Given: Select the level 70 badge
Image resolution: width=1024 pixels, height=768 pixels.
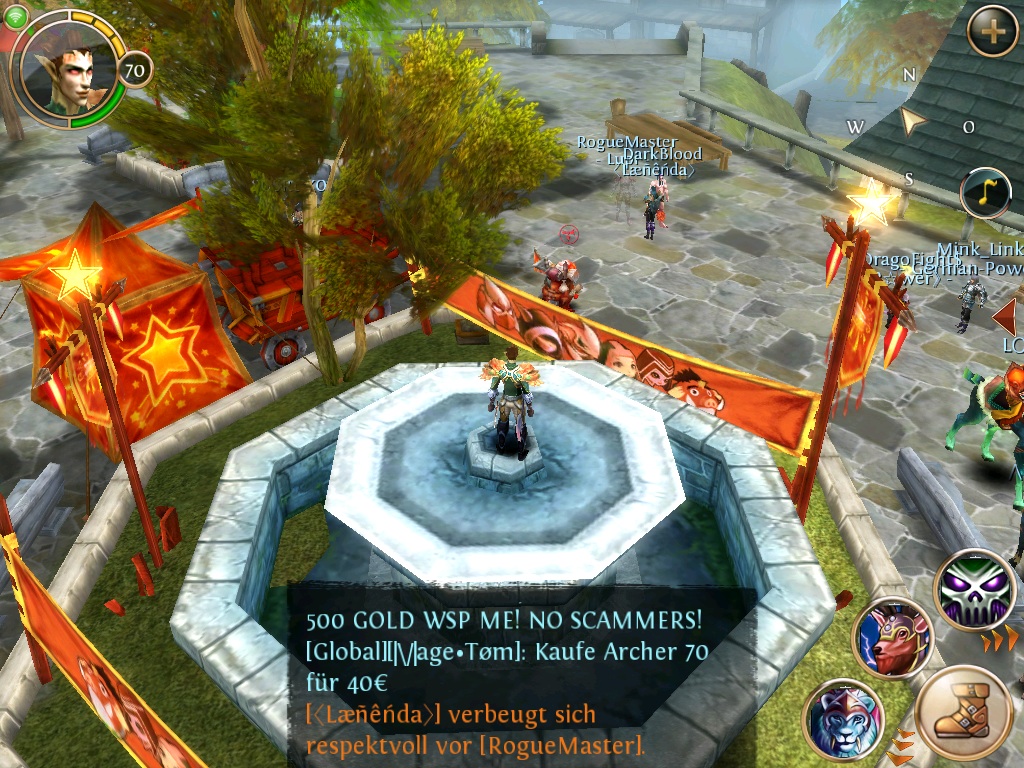Looking at the screenshot, I should [x=134, y=71].
